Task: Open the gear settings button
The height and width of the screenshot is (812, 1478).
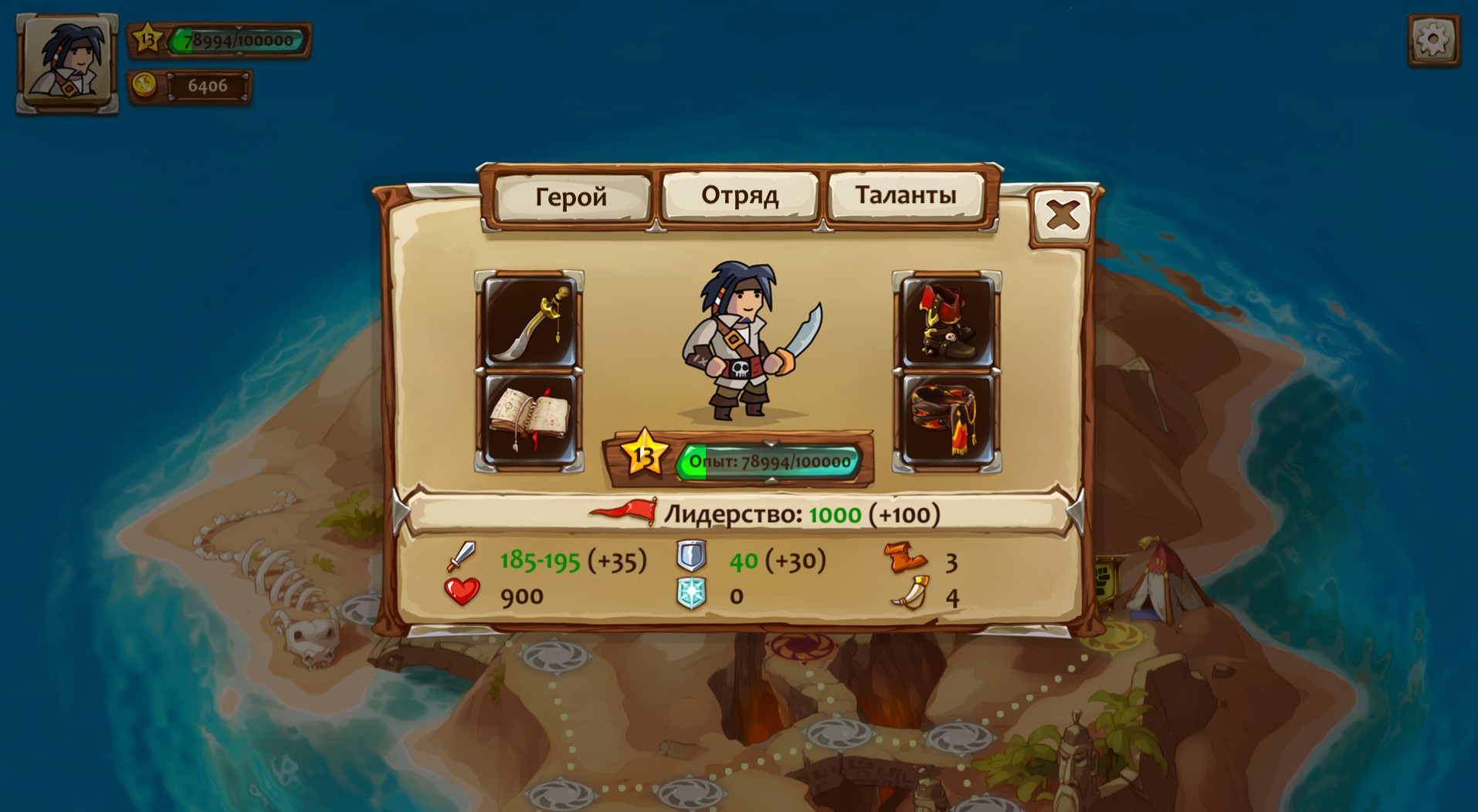Action: (1433, 39)
